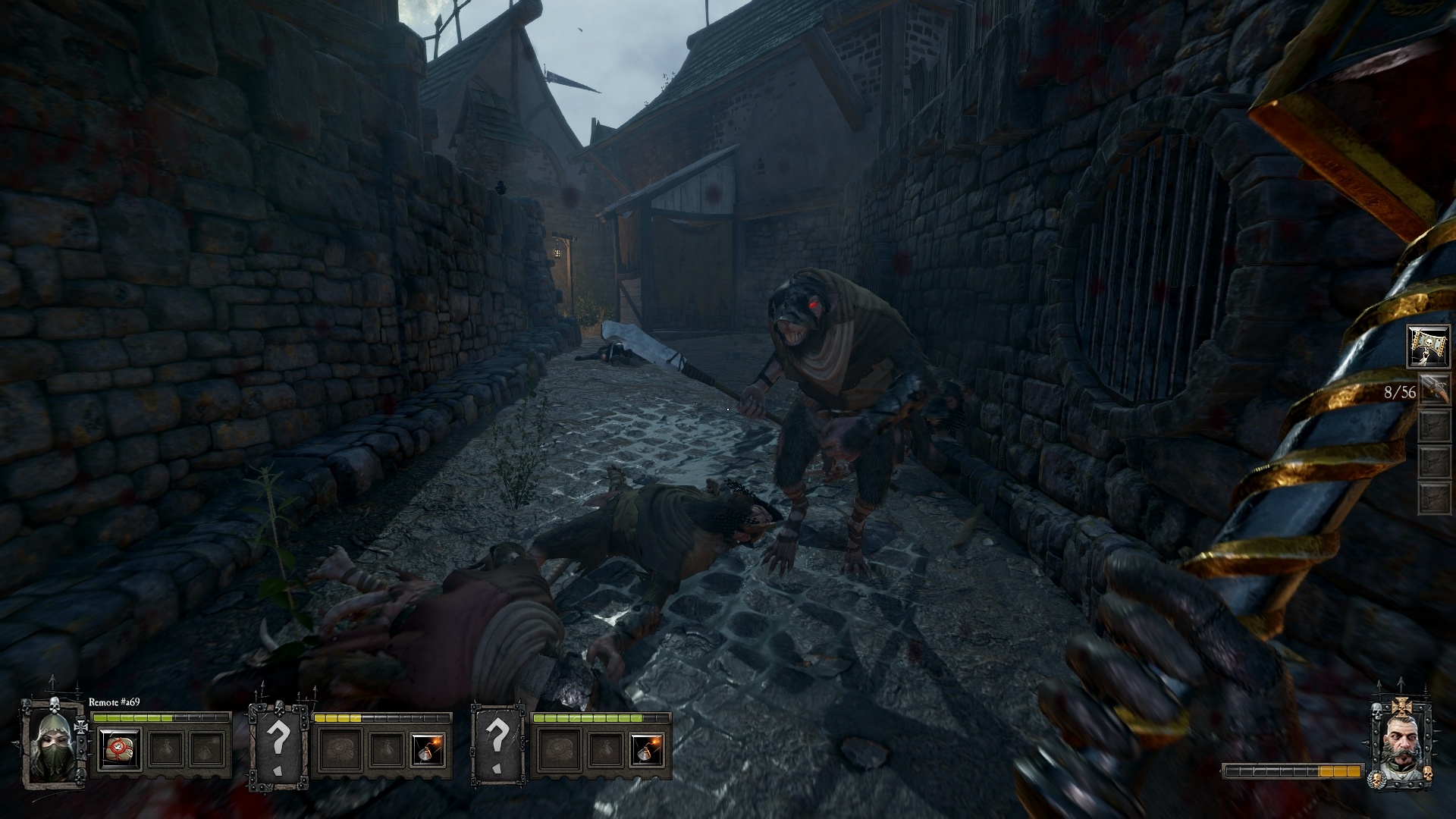Open the laurel wreath medallion under the portrait
The image size is (1456, 819).
[1377, 778]
